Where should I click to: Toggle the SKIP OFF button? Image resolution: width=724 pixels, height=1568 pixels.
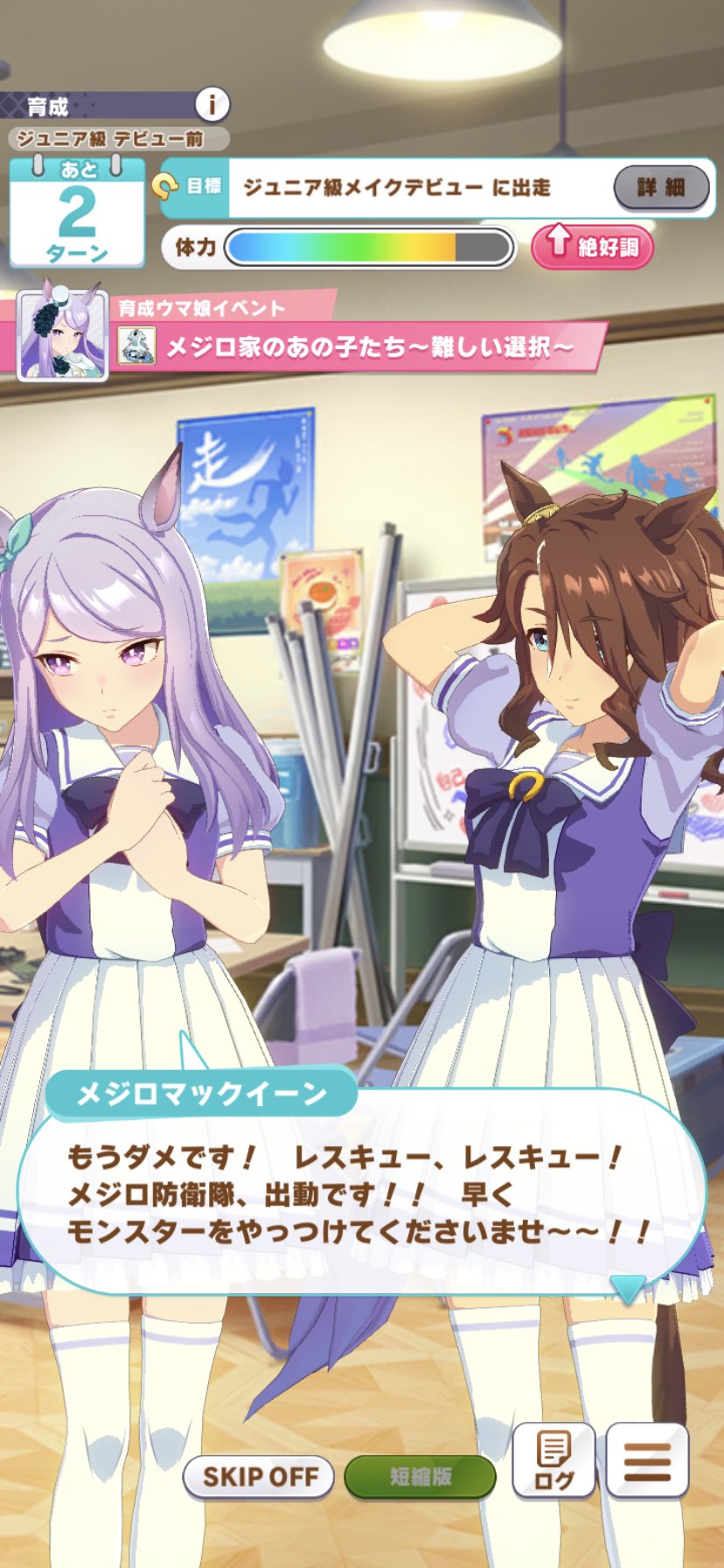(259, 1477)
